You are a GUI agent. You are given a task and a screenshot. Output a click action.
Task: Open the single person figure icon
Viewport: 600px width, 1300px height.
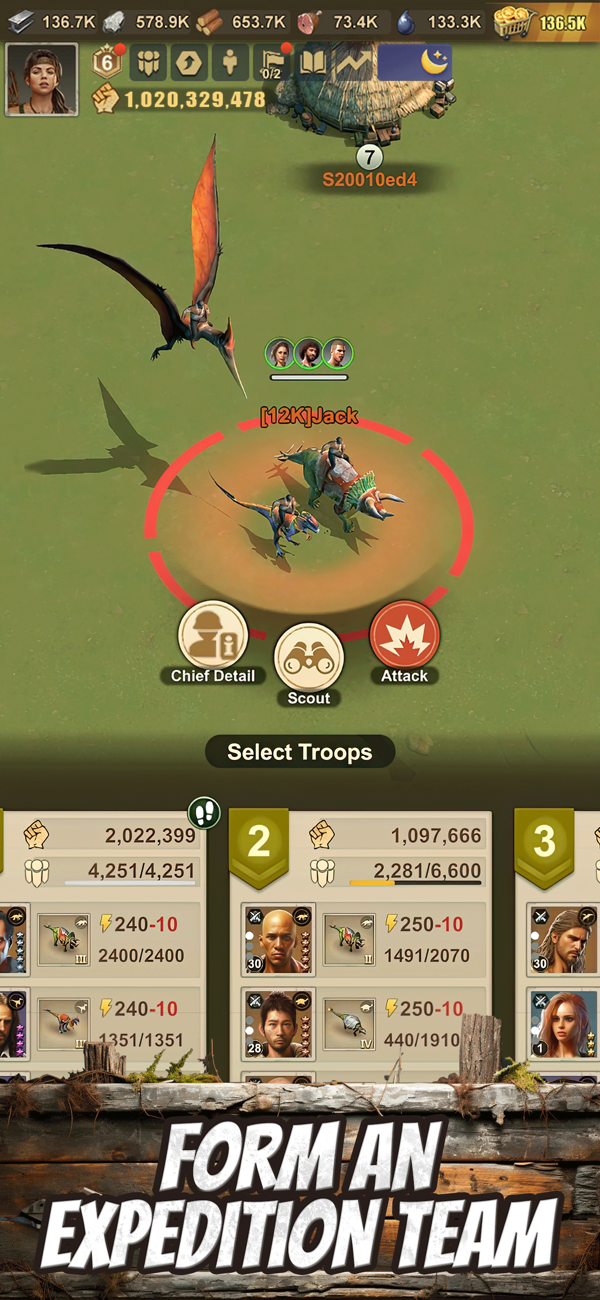(x=230, y=63)
